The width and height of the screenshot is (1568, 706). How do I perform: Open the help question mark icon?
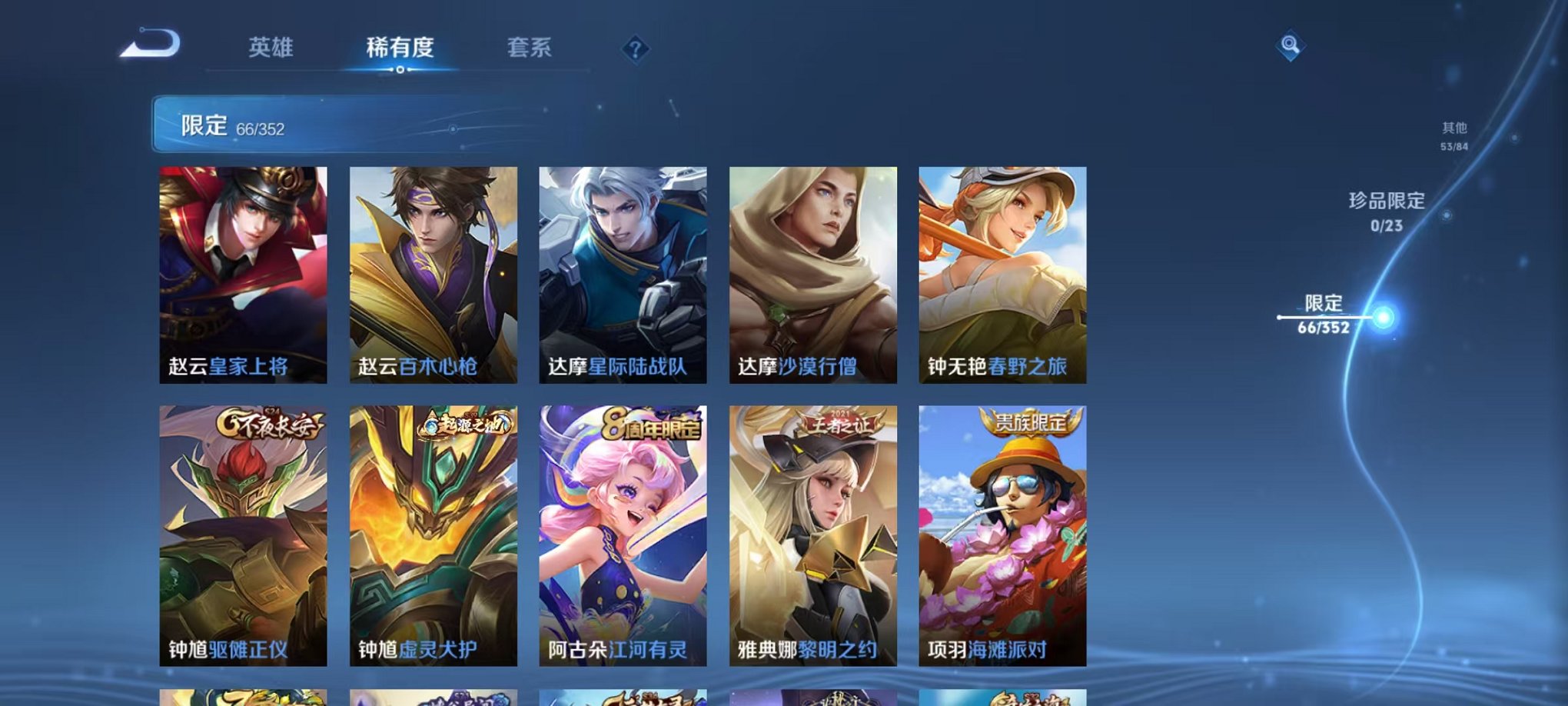634,50
